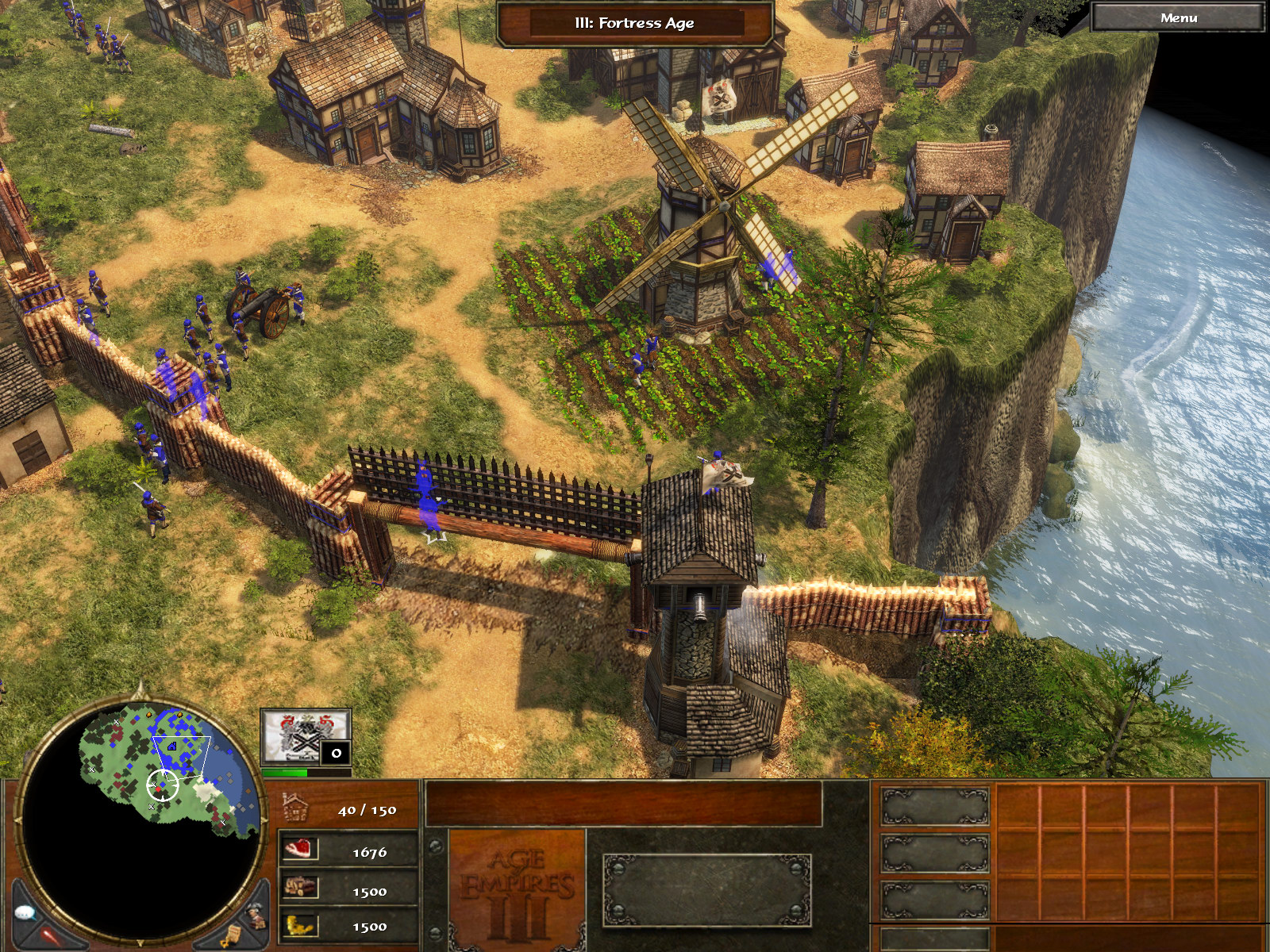The image size is (1270, 952).
Task: Click the Fortress Age banner
Action: pyautogui.click(x=634, y=23)
